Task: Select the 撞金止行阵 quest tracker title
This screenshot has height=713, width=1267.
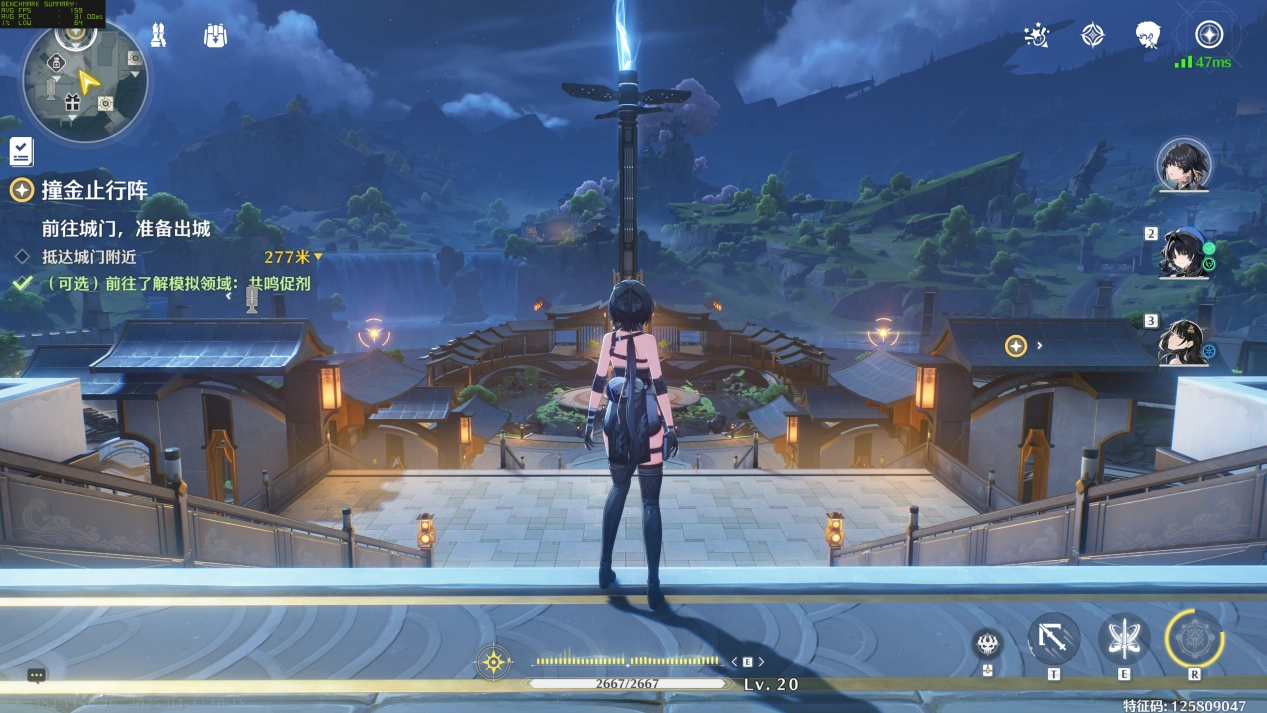Action: [95, 190]
